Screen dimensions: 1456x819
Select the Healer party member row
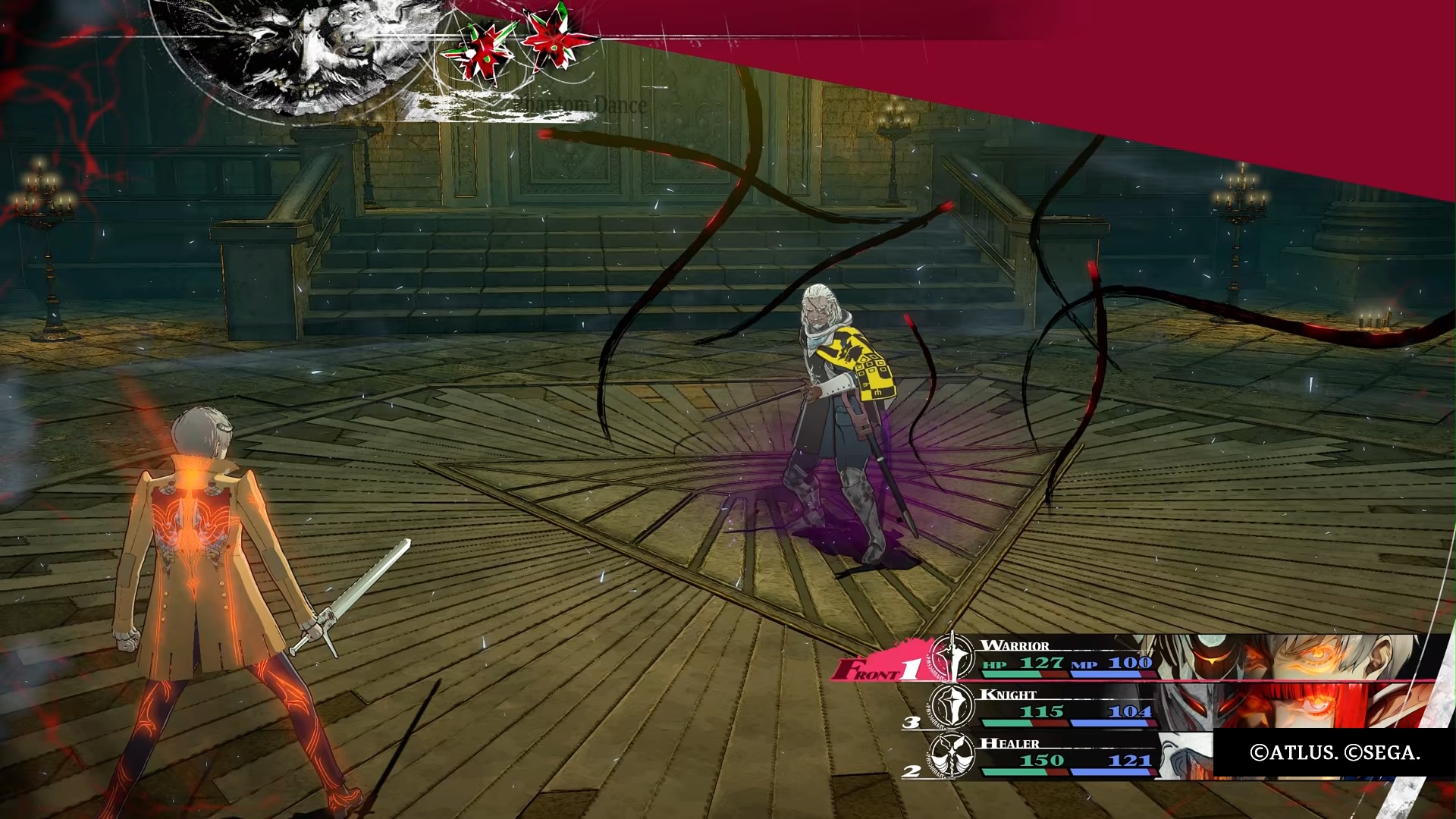1062,755
